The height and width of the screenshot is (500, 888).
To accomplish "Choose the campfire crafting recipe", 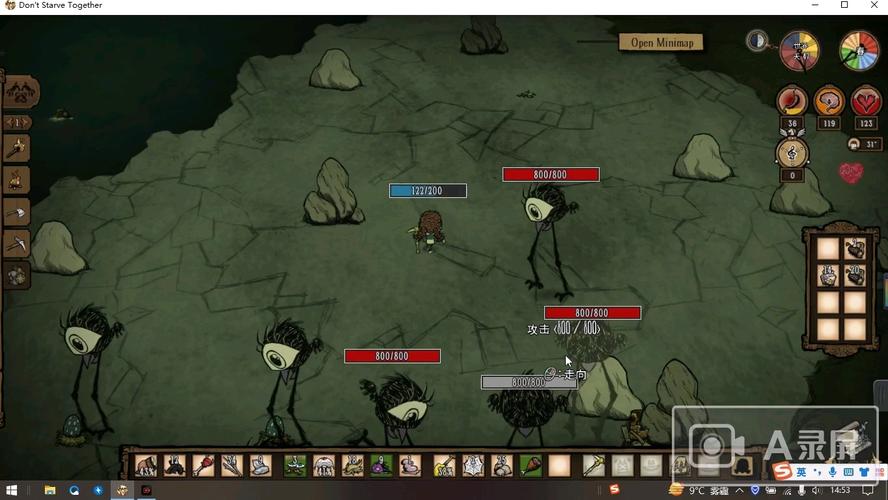I will (x=17, y=180).
